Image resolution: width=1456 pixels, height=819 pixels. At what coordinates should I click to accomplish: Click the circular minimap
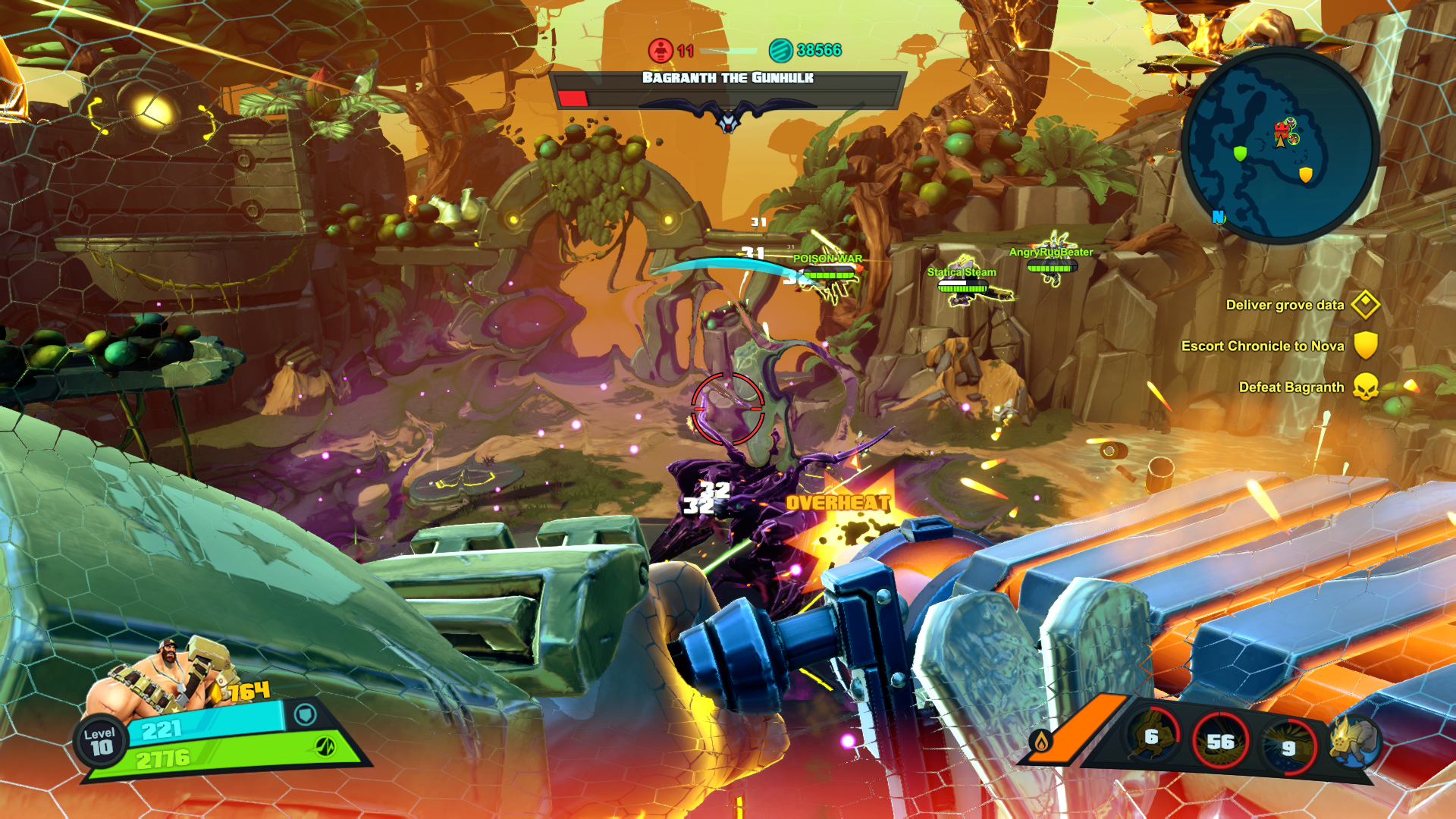pyautogui.click(x=1279, y=146)
